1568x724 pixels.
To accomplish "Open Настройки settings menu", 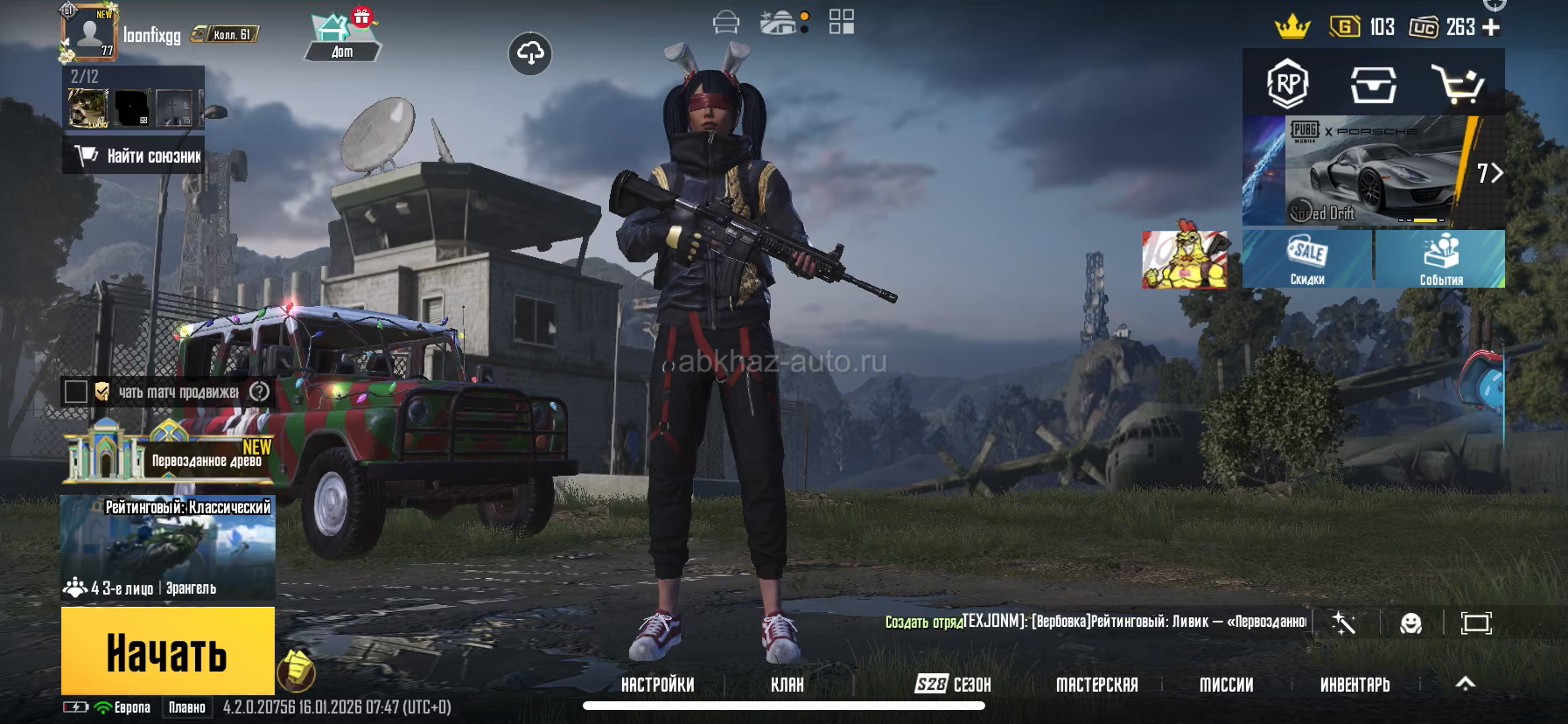I will (657, 685).
